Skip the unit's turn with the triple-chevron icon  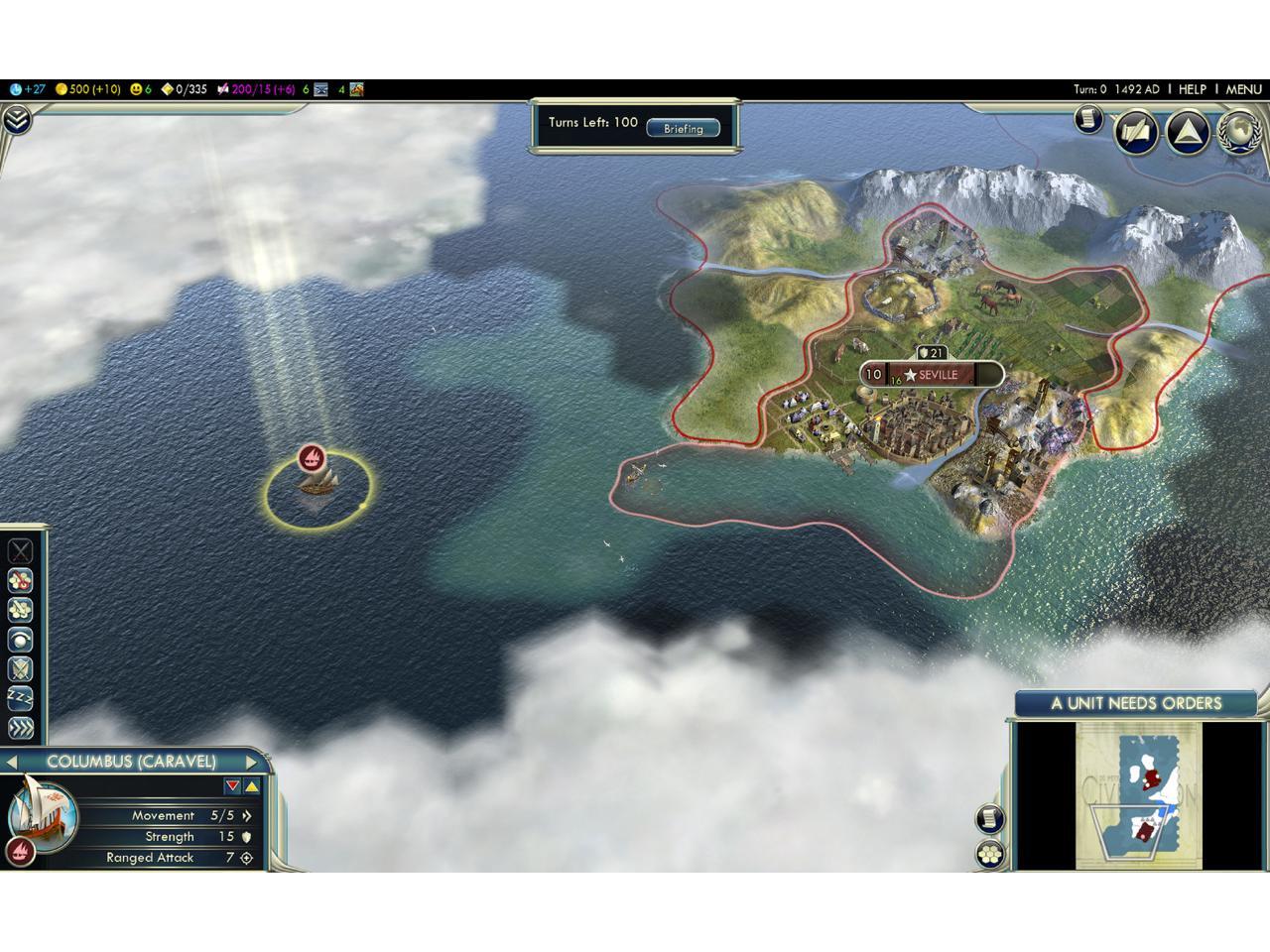20,728
